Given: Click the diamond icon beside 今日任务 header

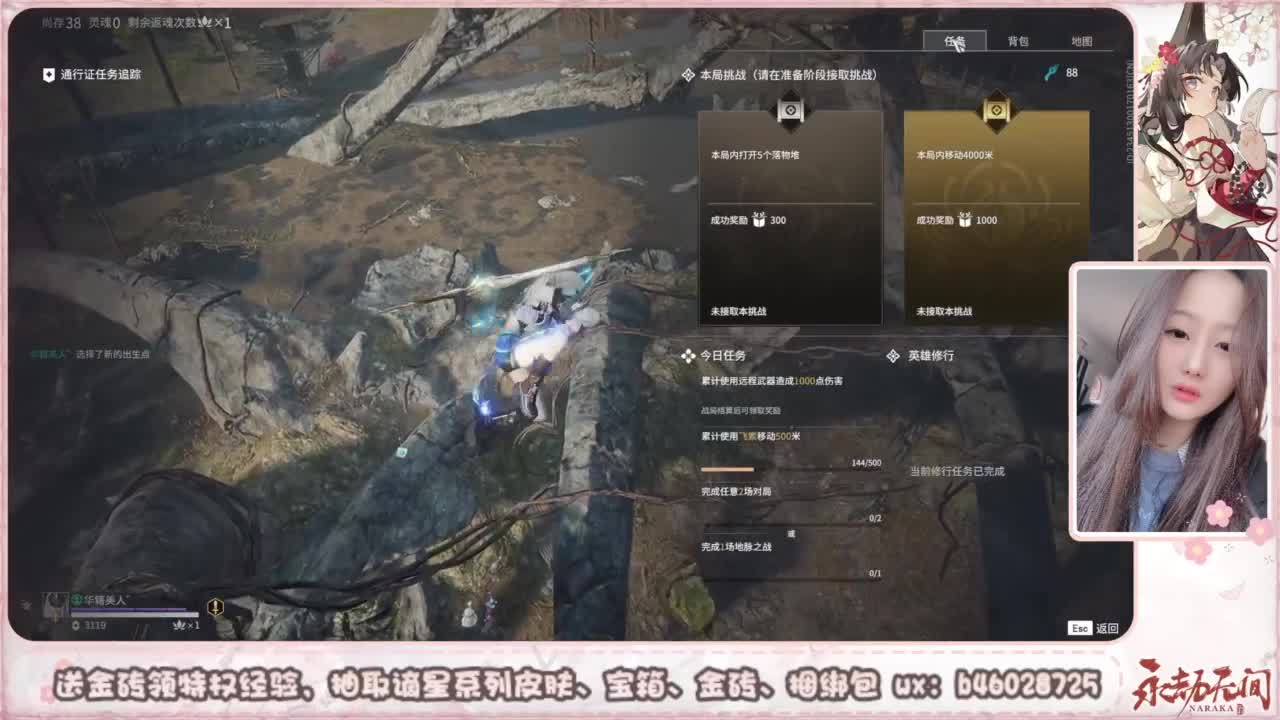Looking at the screenshot, I should coord(686,353).
